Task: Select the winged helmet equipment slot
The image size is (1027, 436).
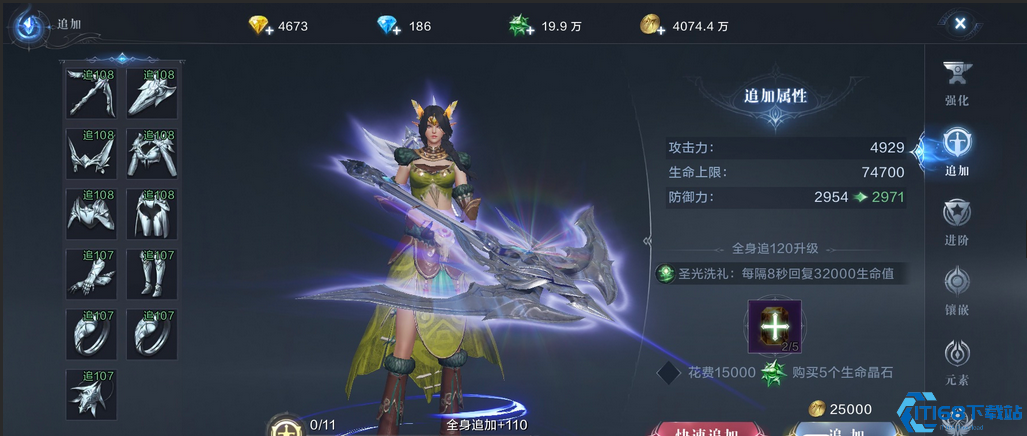Action: coord(91,154)
